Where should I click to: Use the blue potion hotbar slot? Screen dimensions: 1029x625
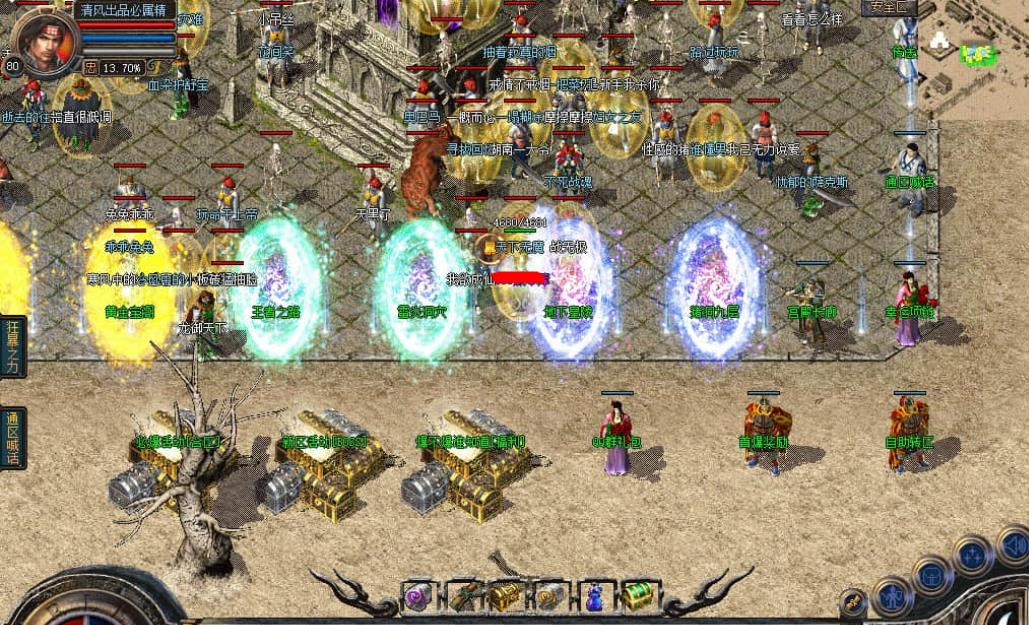(x=594, y=597)
